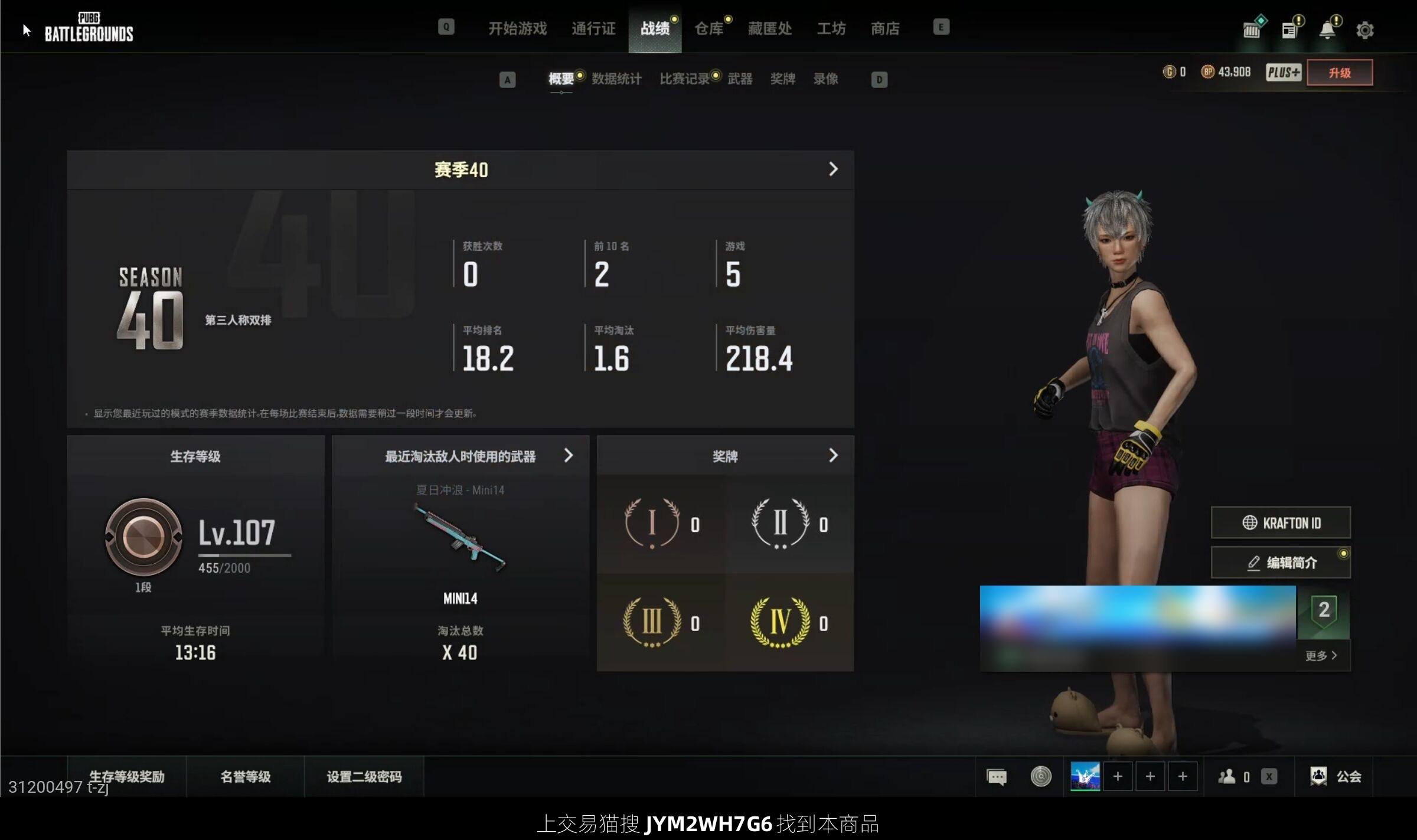Image resolution: width=1417 pixels, height=840 pixels.
Task: Check the notification bell icon
Action: 1327,30
